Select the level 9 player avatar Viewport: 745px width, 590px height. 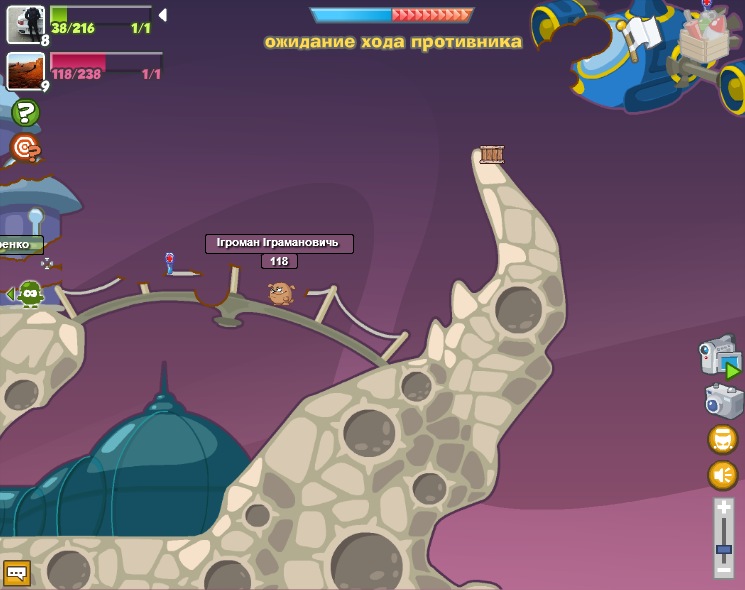(x=25, y=71)
